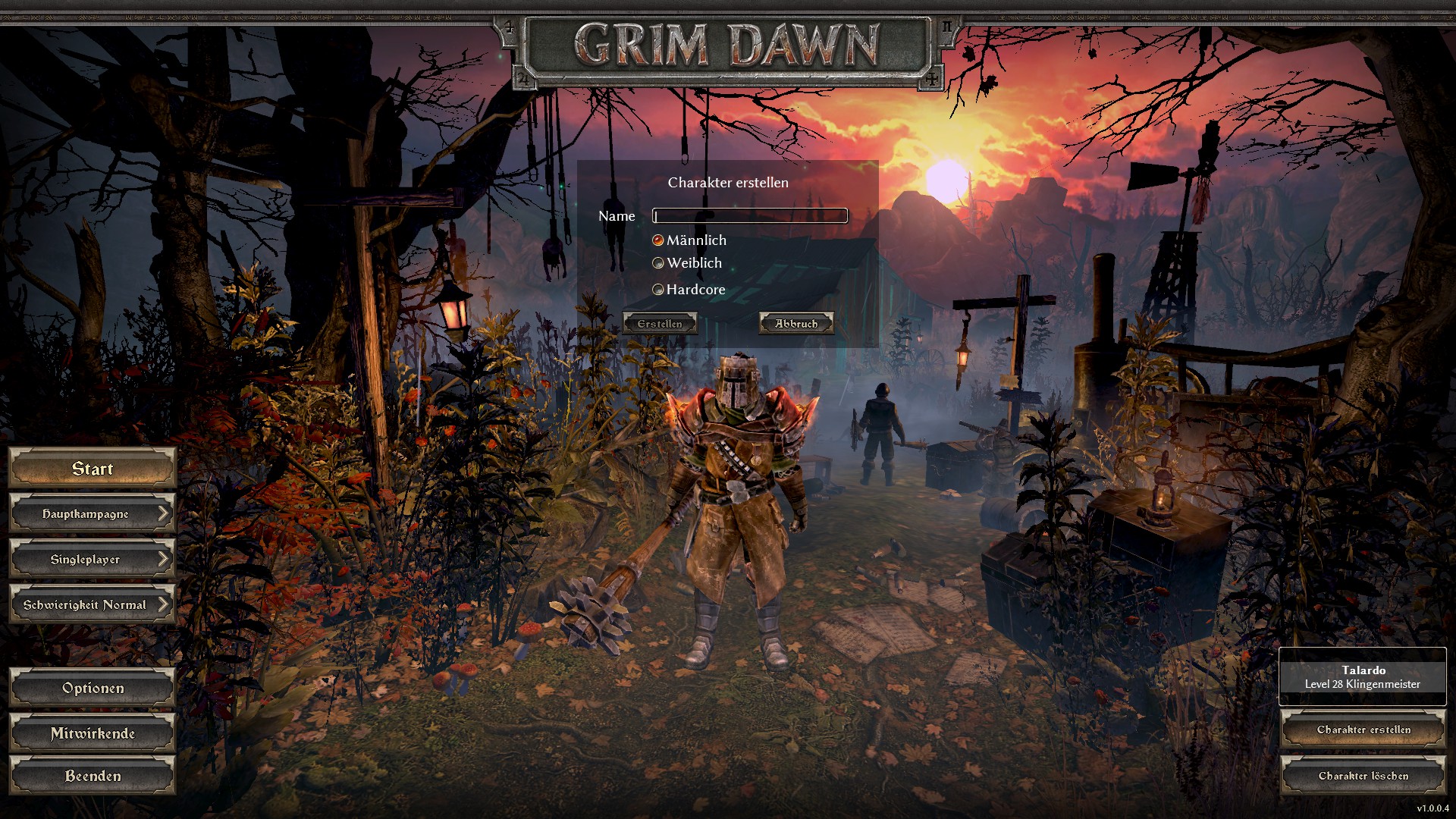Show the Mitwirkende credits

[x=93, y=734]
